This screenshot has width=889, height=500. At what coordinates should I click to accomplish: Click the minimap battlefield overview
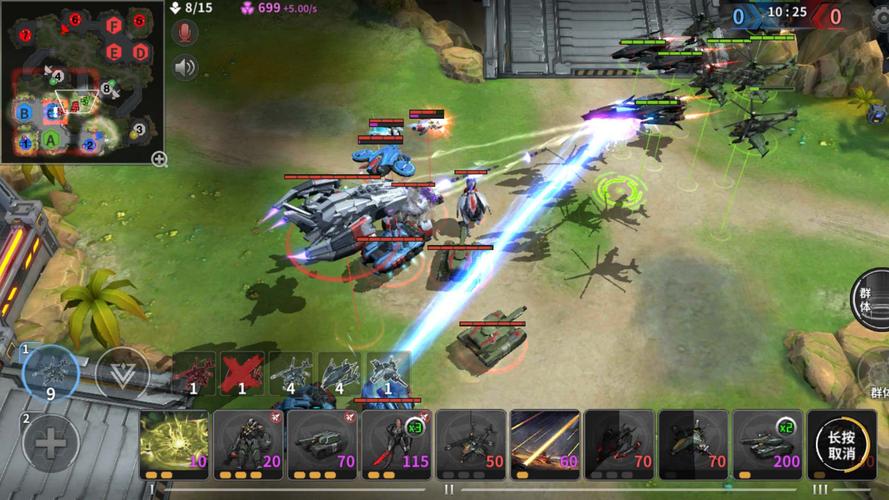pyautogui.click(x=82, y=85)
